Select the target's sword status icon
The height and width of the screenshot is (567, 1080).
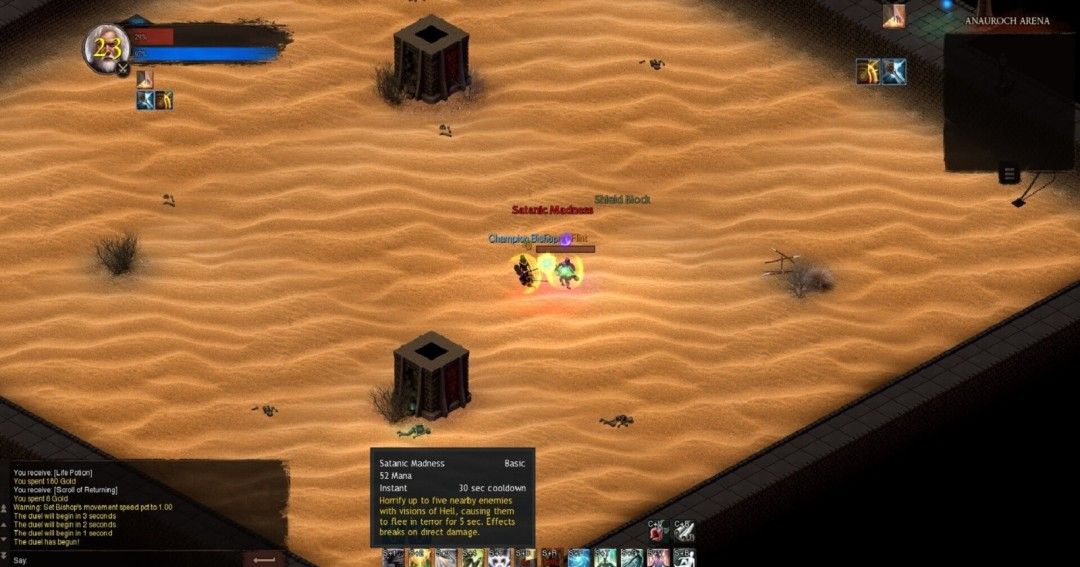coord(893,71)
